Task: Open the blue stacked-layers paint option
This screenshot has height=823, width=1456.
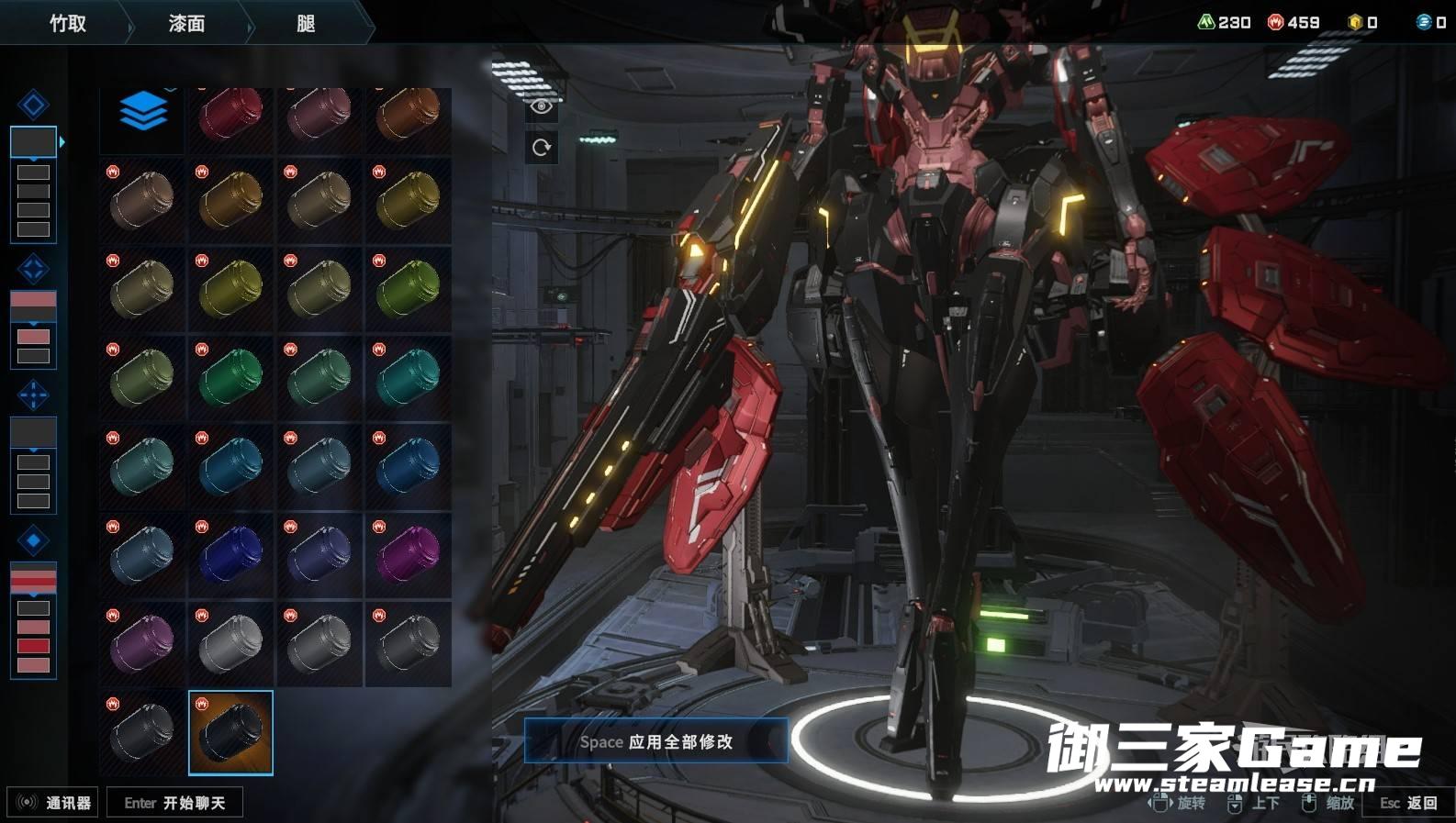Action: [142, 114]
